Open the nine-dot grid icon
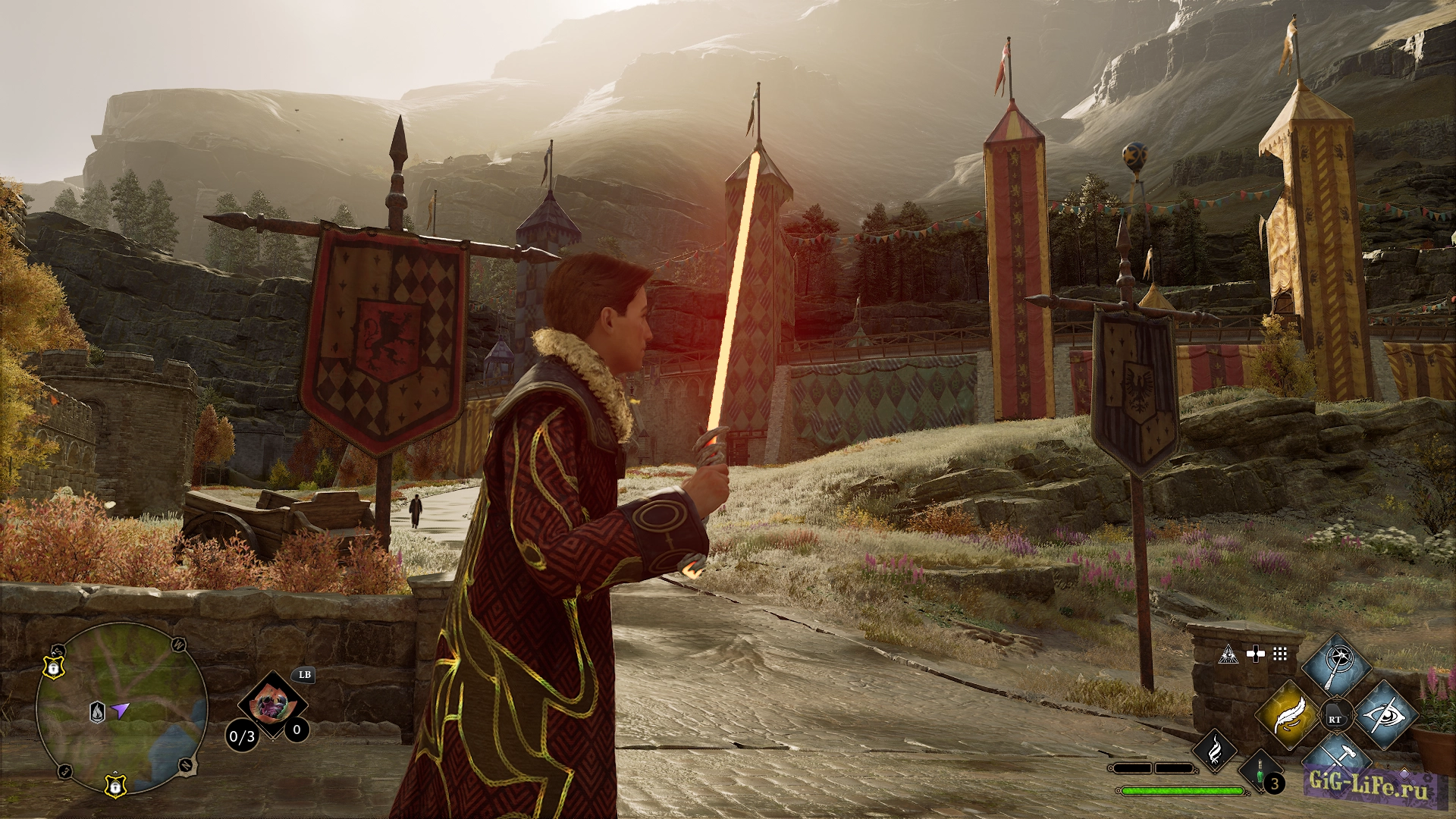 click(x=1280, y=654)
